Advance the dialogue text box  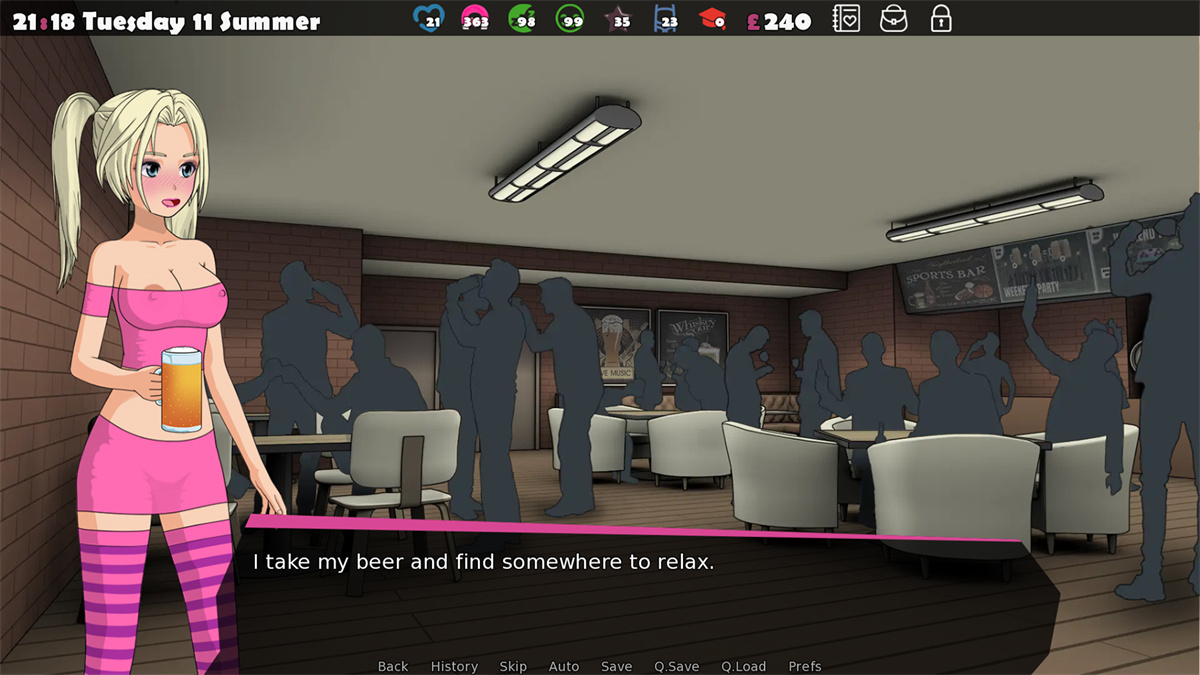[x=640, y=590]
